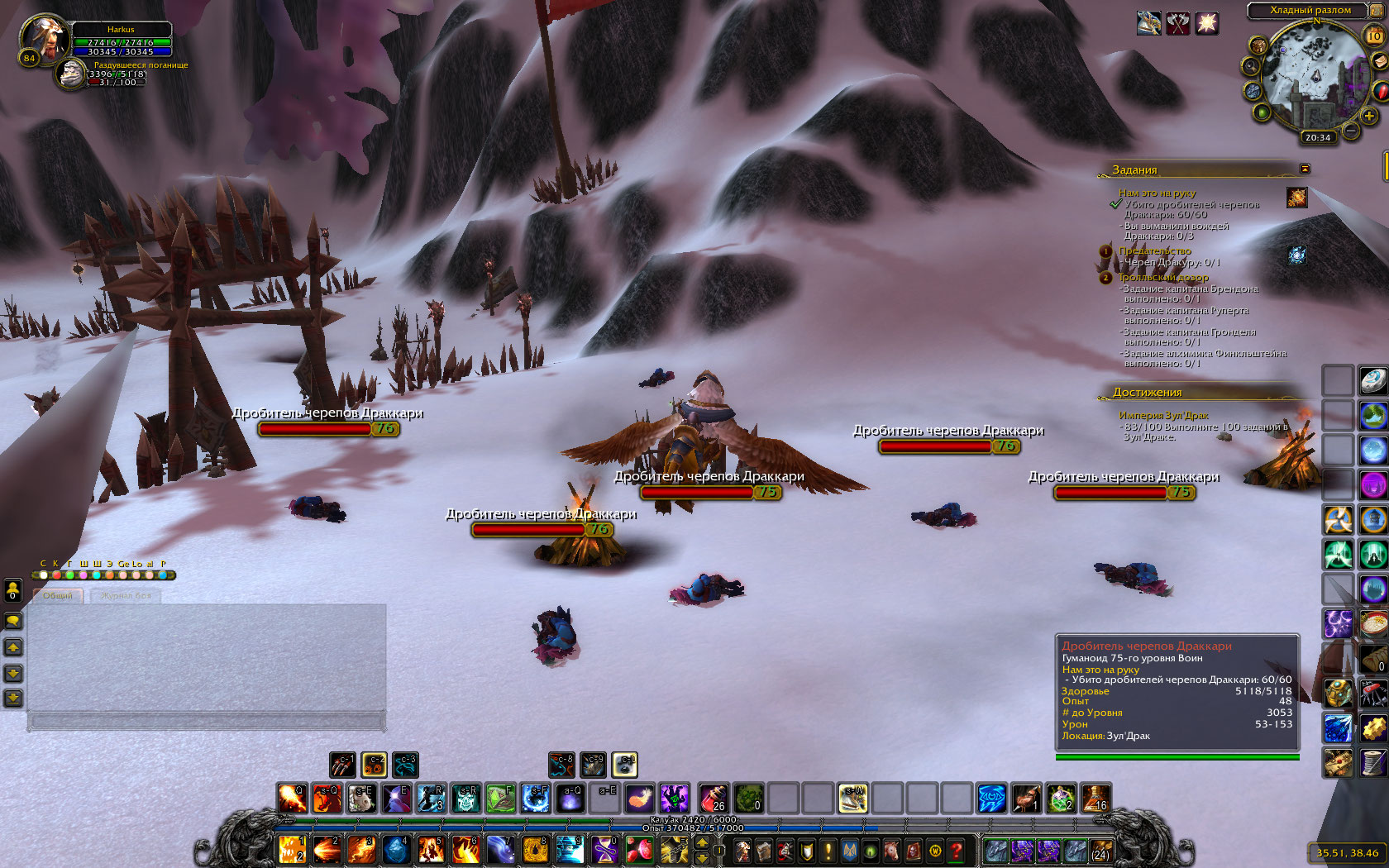Cast the fireball spell on slot Q
This screenshot has height=868, width=1389.
pos(292,798)
